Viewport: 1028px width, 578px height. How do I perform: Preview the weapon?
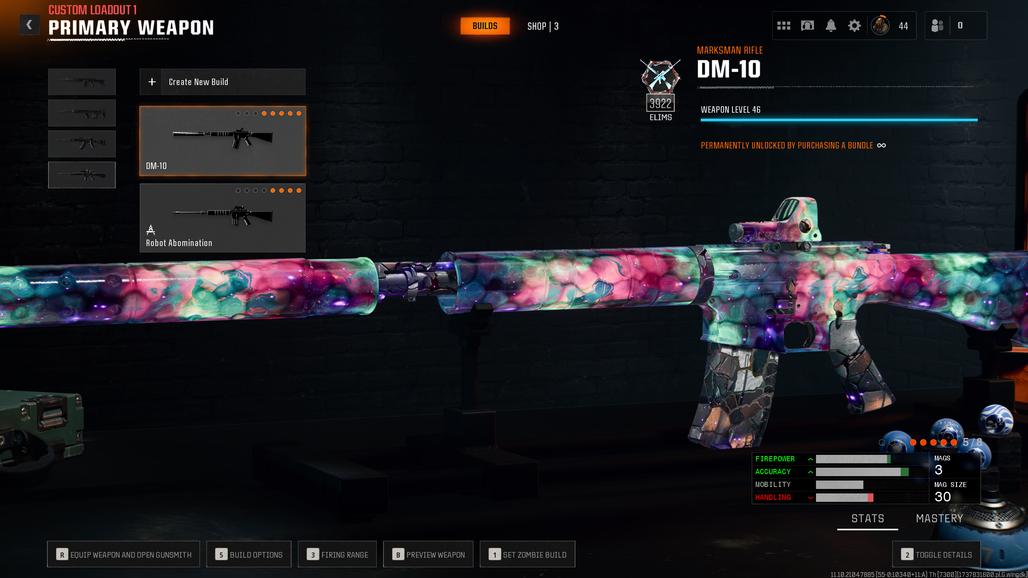pos(428,554)
